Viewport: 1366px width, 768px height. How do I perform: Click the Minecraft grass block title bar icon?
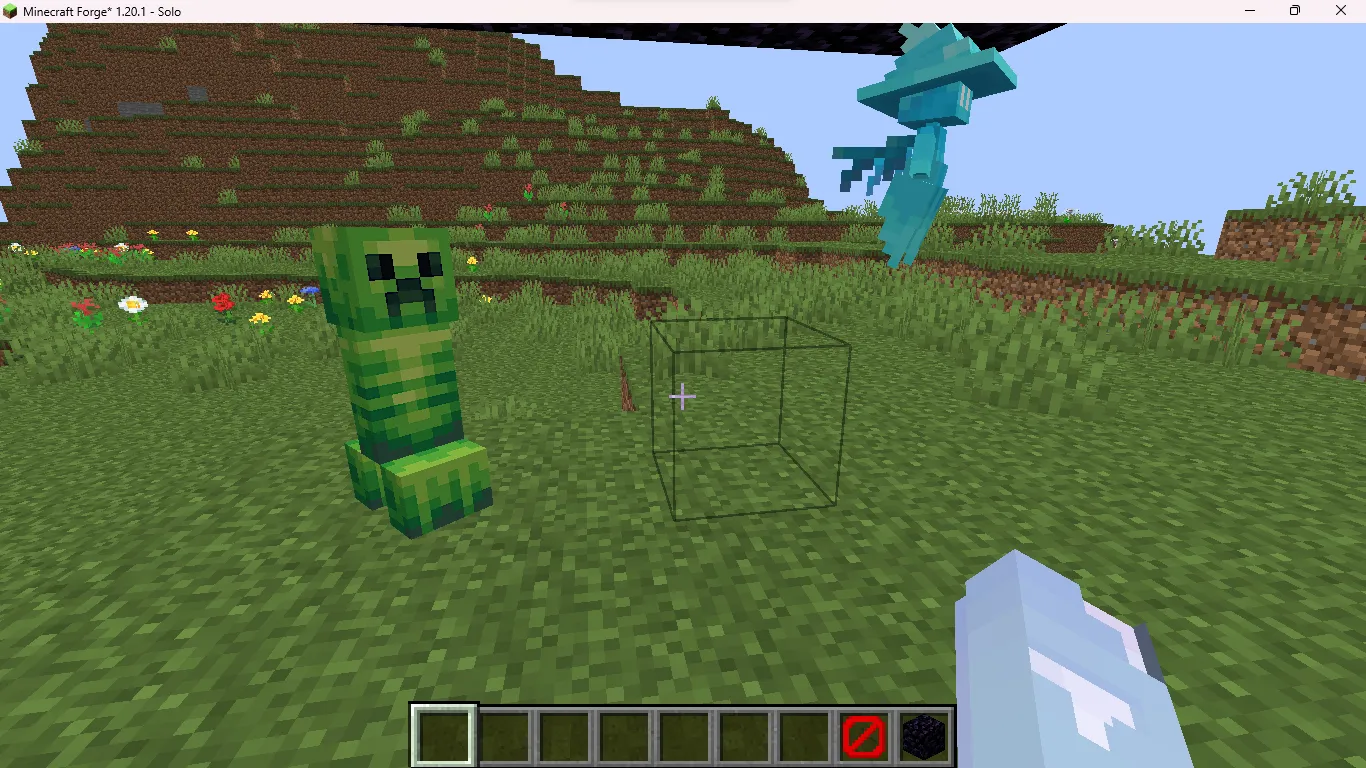pos(10,11)
